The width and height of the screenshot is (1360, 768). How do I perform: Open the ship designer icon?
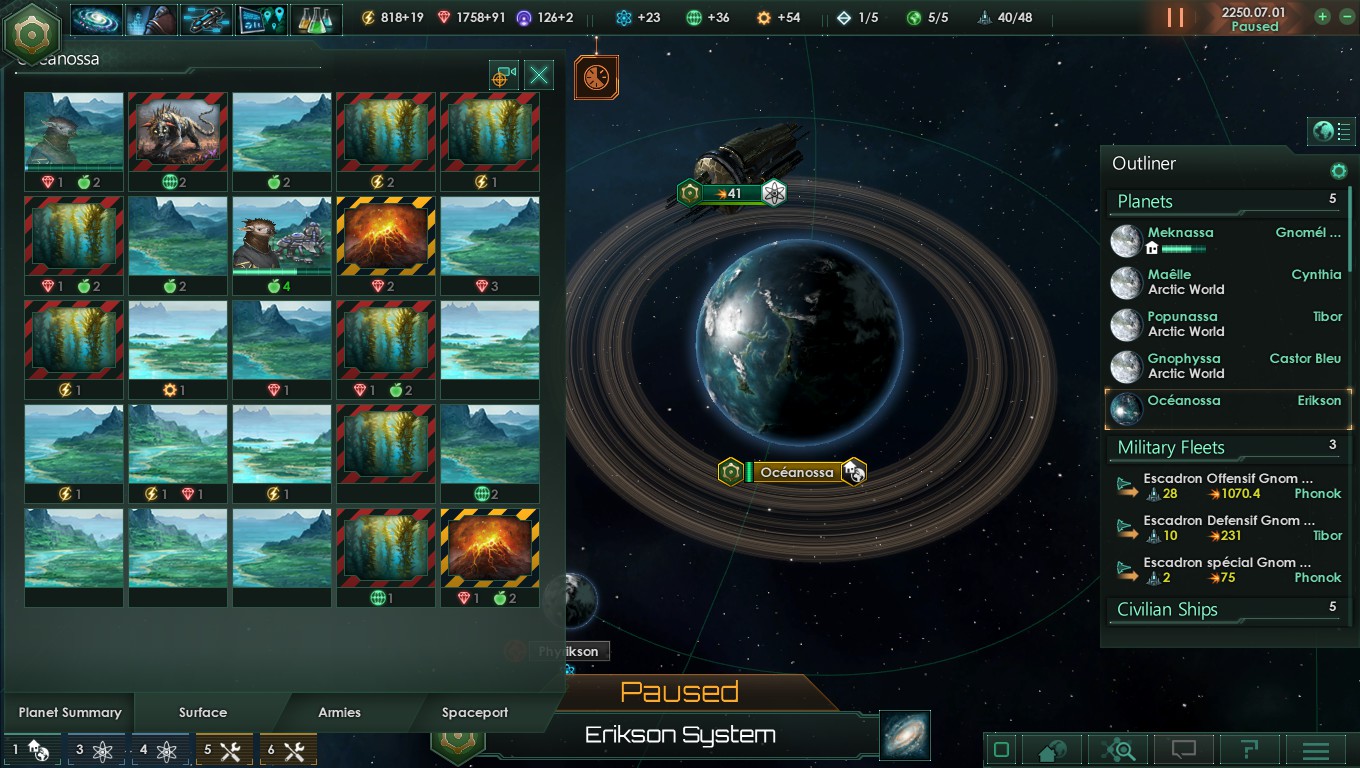click(206, 19)
